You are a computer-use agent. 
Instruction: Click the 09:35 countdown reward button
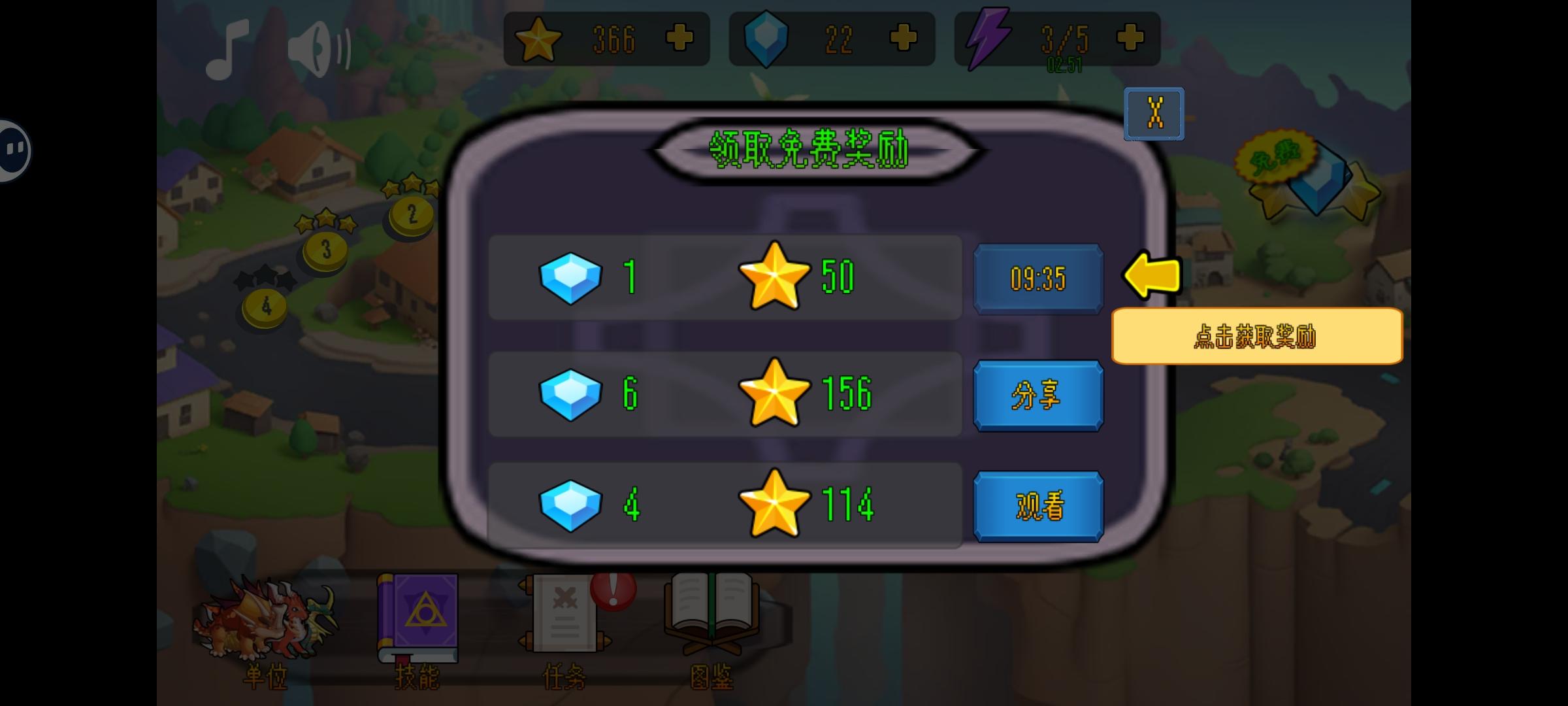click(1037, 278)
